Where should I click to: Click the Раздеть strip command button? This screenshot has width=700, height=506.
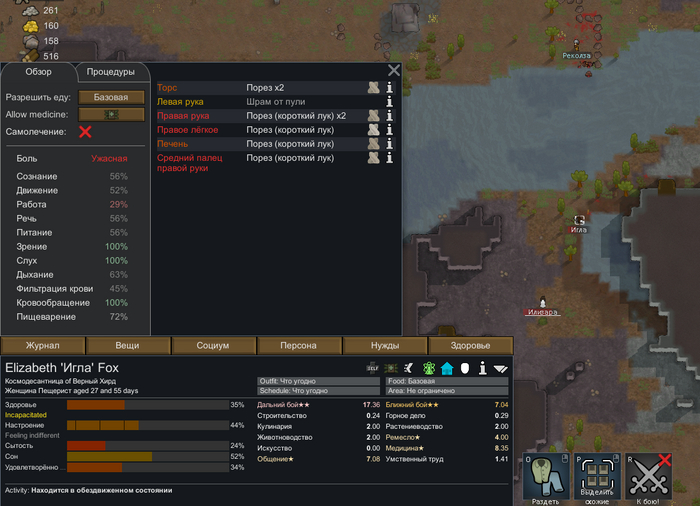tap(545, 476)
